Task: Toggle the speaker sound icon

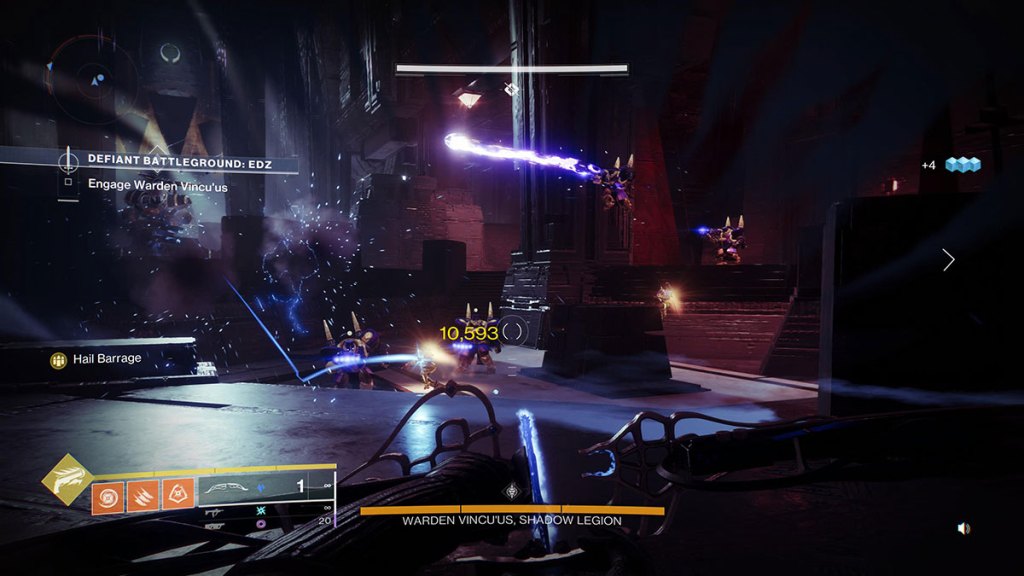Action: (963, 528)
